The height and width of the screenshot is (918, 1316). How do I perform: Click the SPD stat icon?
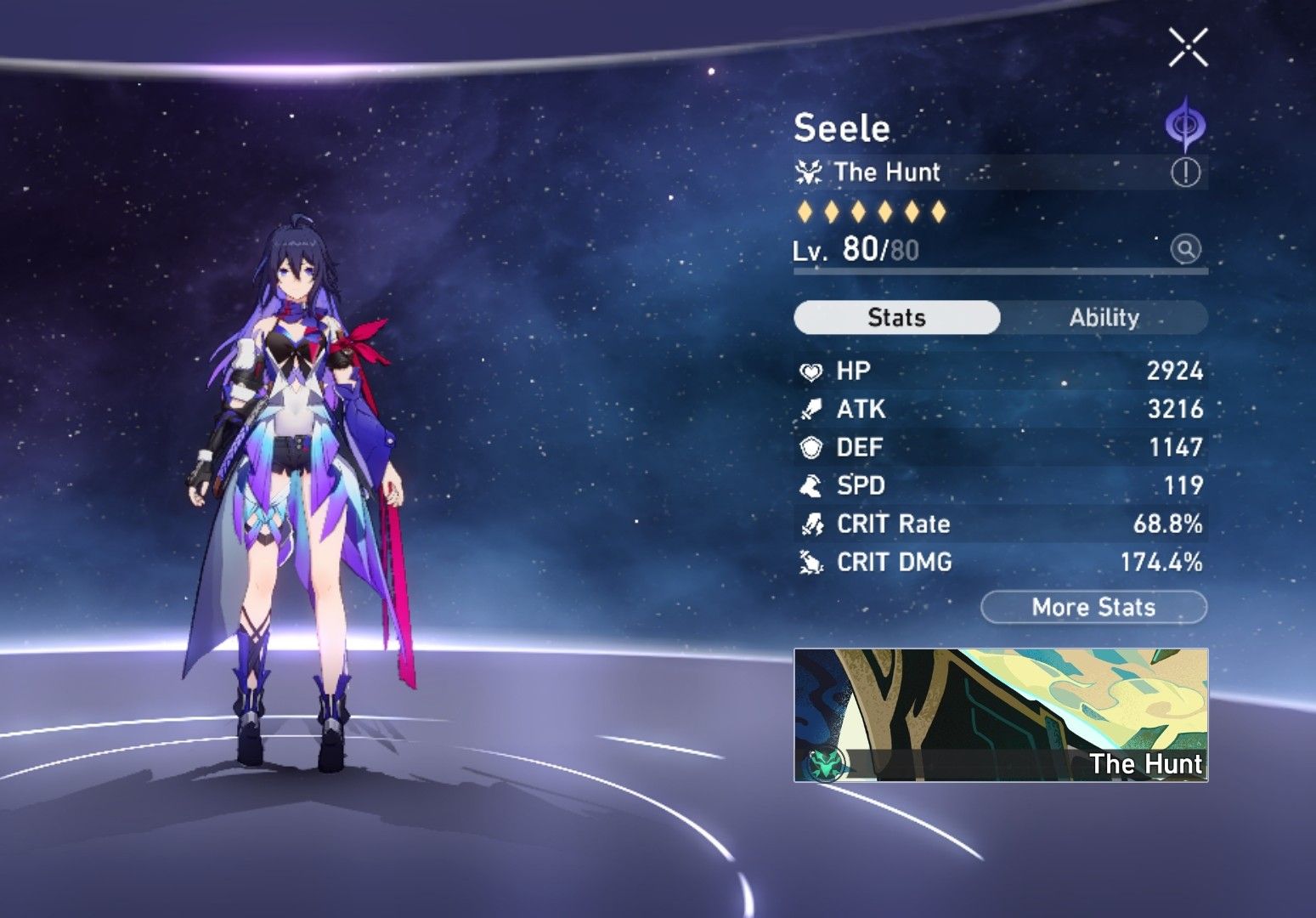click(810, 485)
